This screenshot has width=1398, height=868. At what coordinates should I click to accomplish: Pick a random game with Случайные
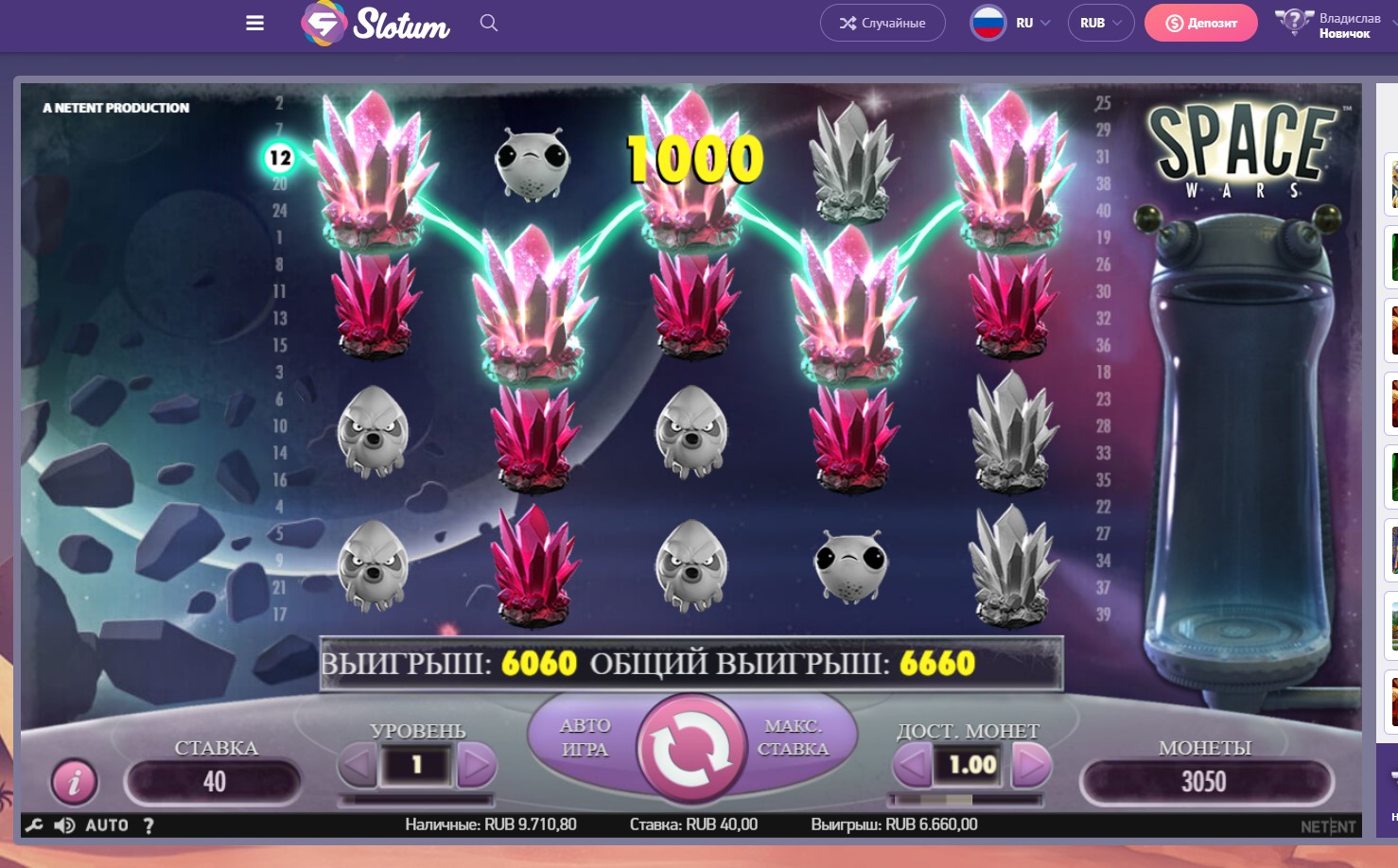[882, 23]
